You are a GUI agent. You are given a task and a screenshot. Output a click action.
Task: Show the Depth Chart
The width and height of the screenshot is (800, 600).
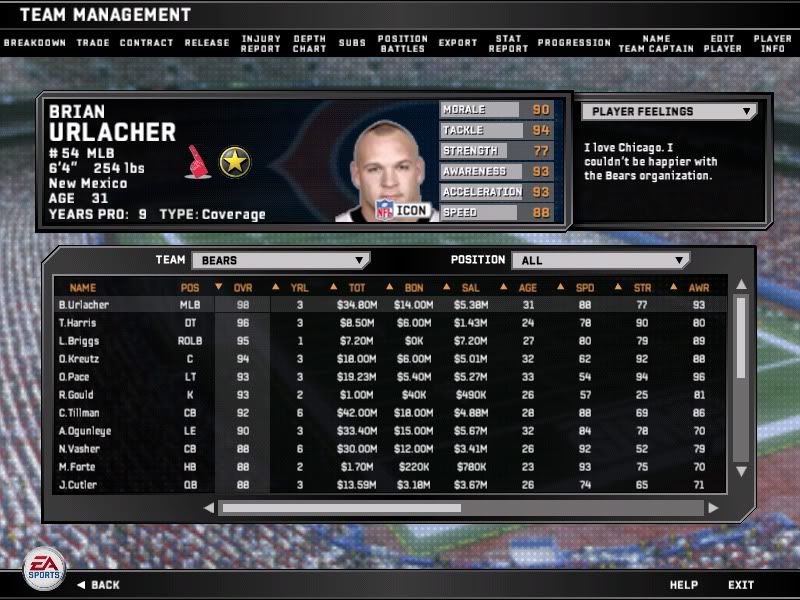point(309,44)
